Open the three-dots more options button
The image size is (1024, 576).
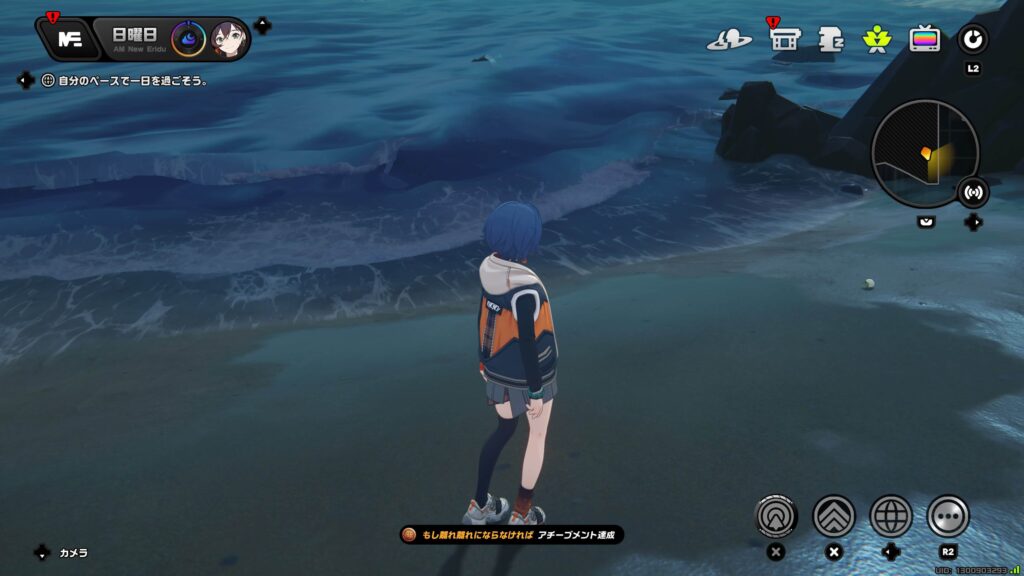pos(948,516)
